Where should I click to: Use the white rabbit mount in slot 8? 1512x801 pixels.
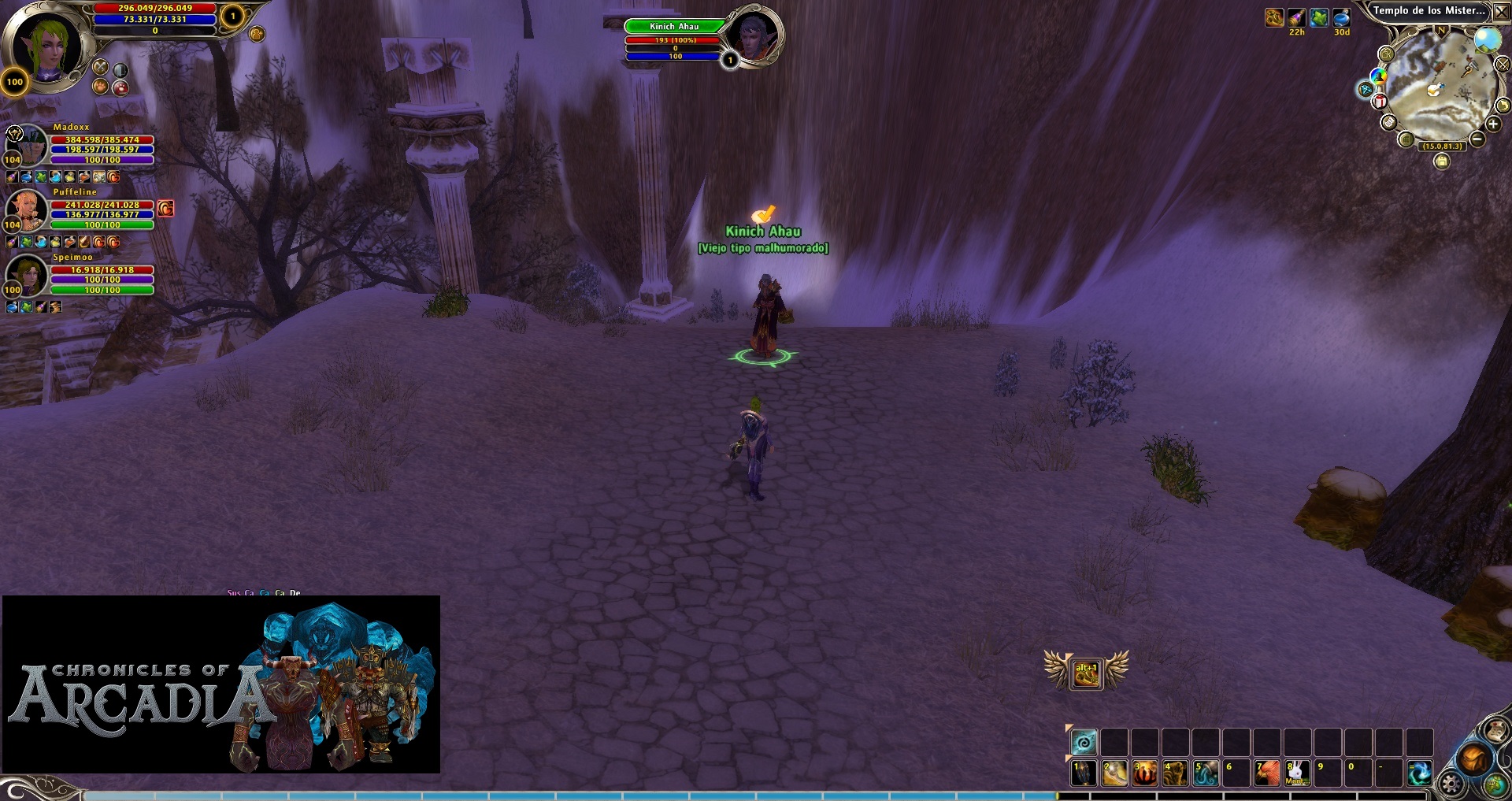1297,773
